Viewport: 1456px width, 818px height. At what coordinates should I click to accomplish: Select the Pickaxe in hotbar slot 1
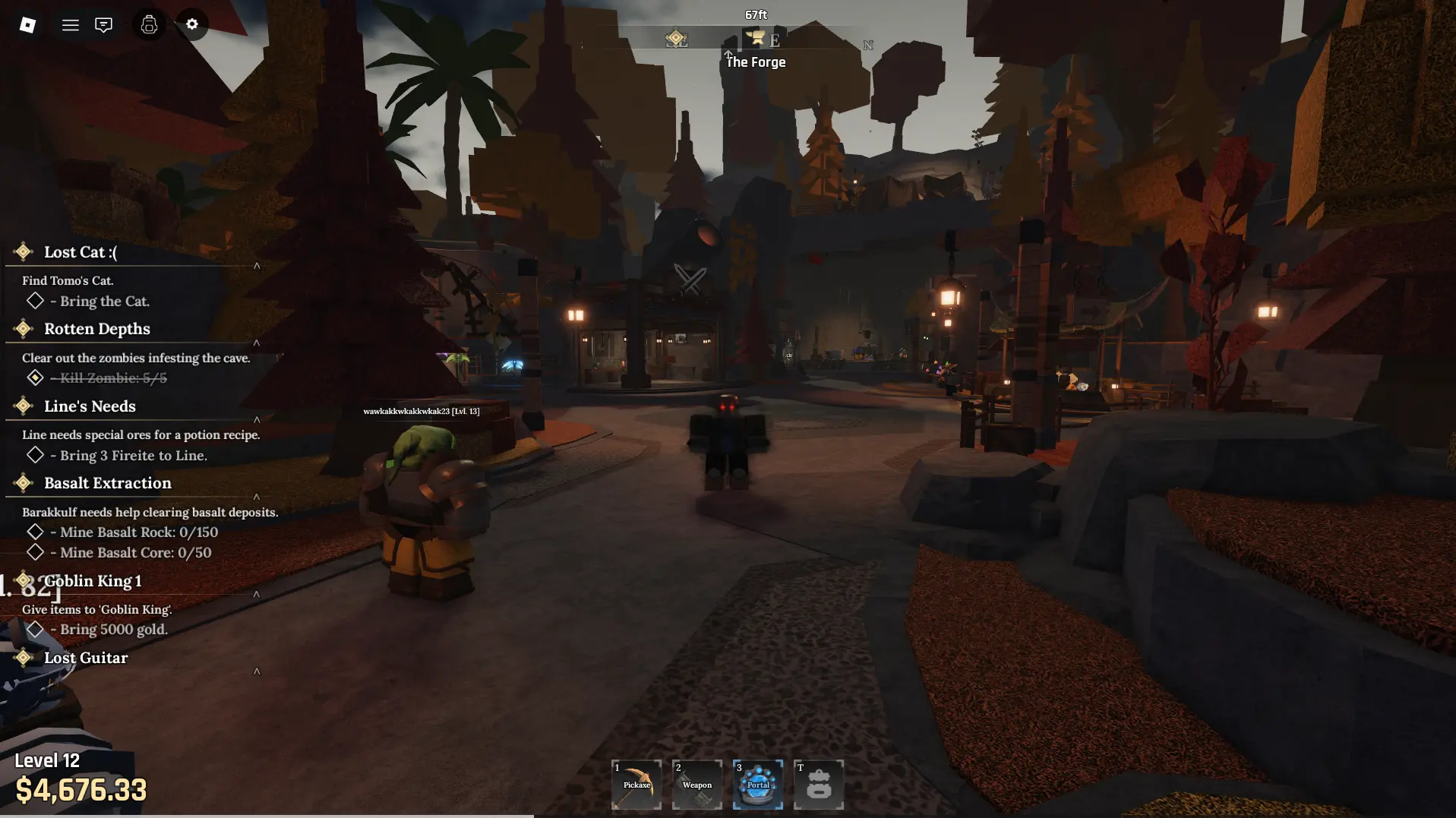pyautogui.click(x=636, y=784)
